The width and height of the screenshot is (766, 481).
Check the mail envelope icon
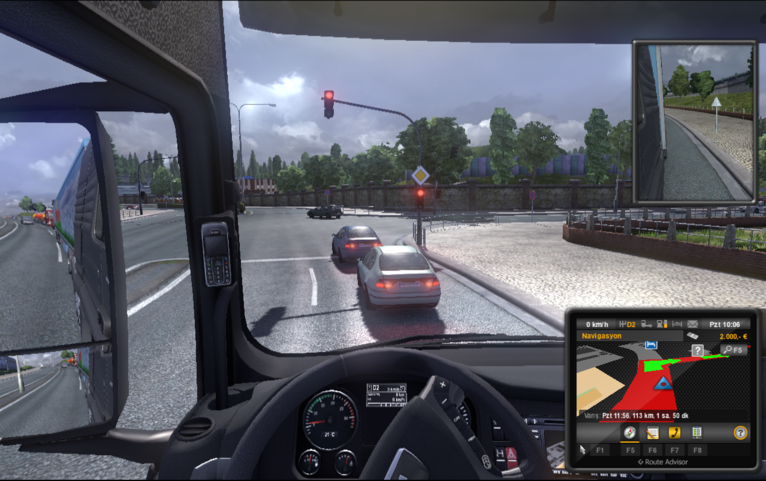[692, 324]
